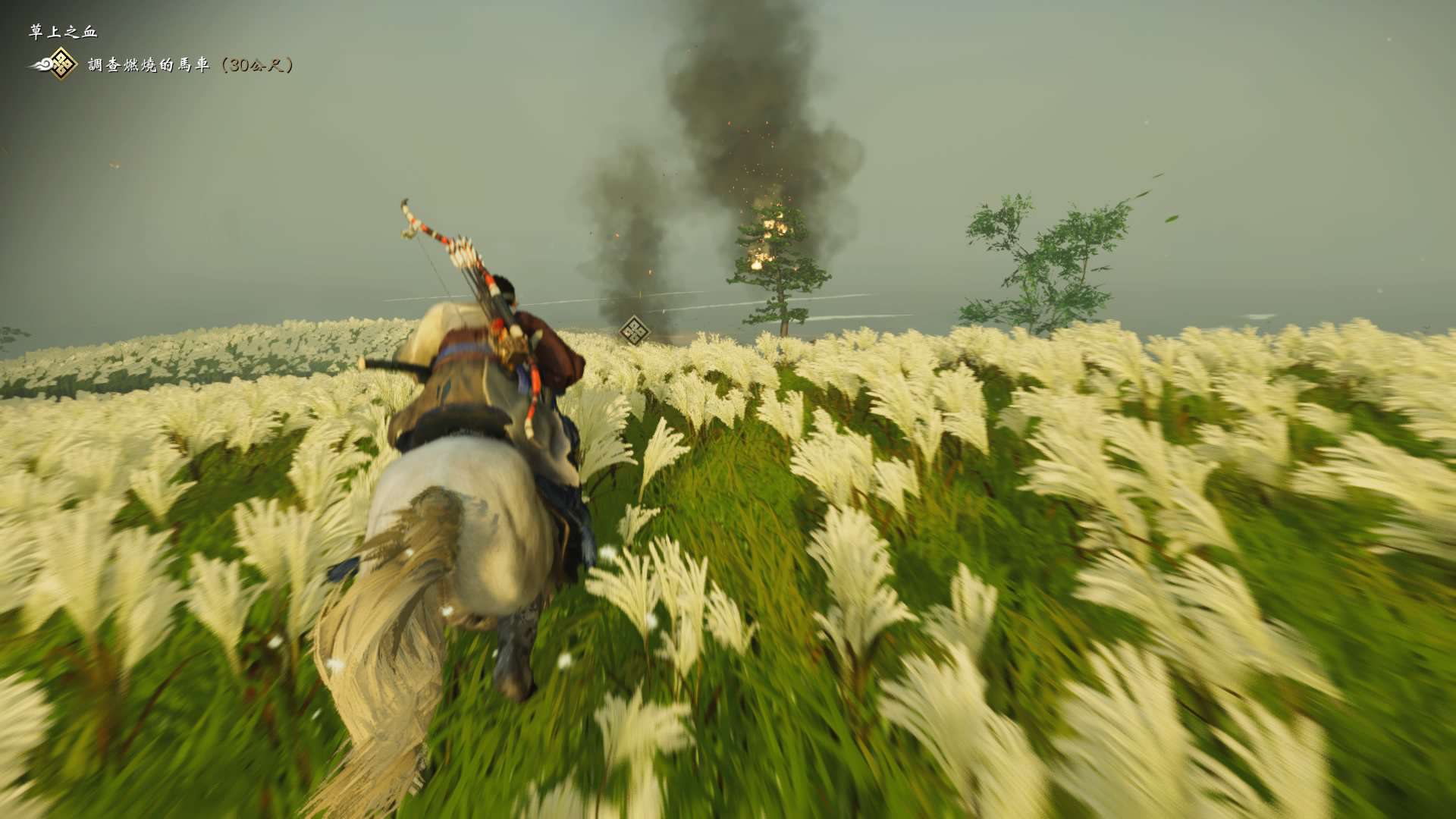Select the burning wagon objective text

coord(190,65)
